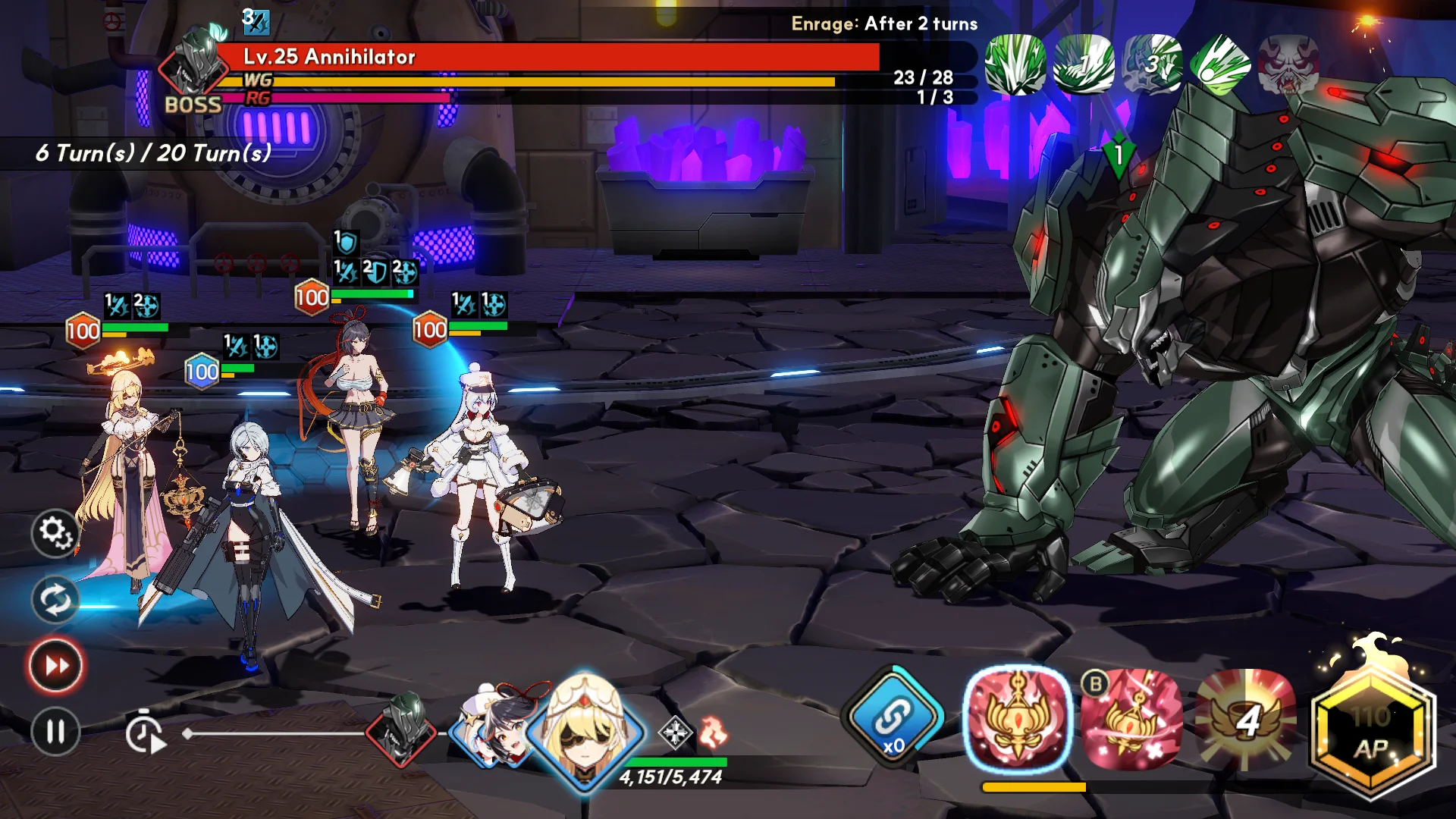Screen dimensions: 1456x819
Task: Tap the Annihilator portrait in turn order
Action: tap(401, 729)
